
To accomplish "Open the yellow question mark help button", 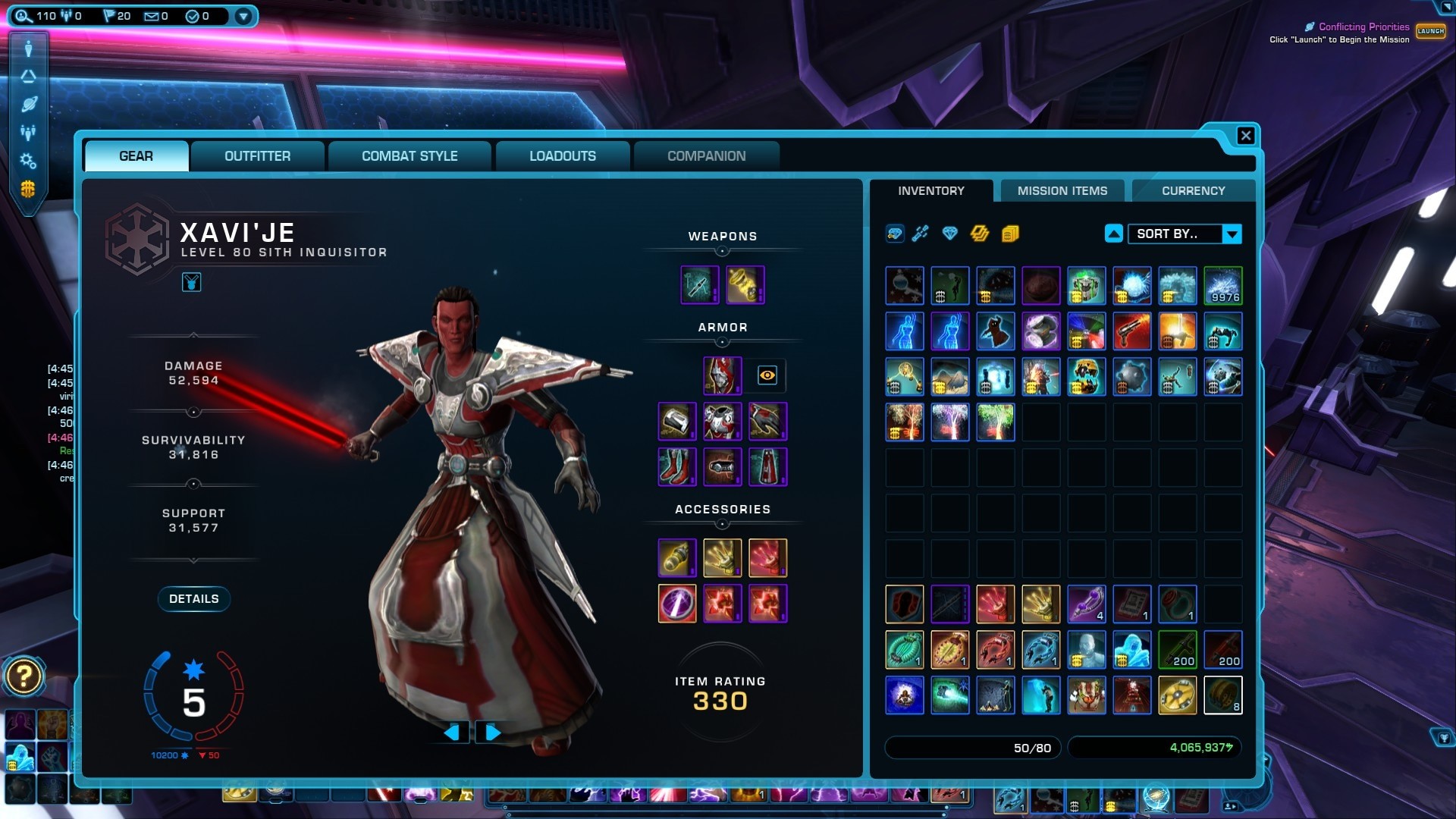I will coord(24,676).
